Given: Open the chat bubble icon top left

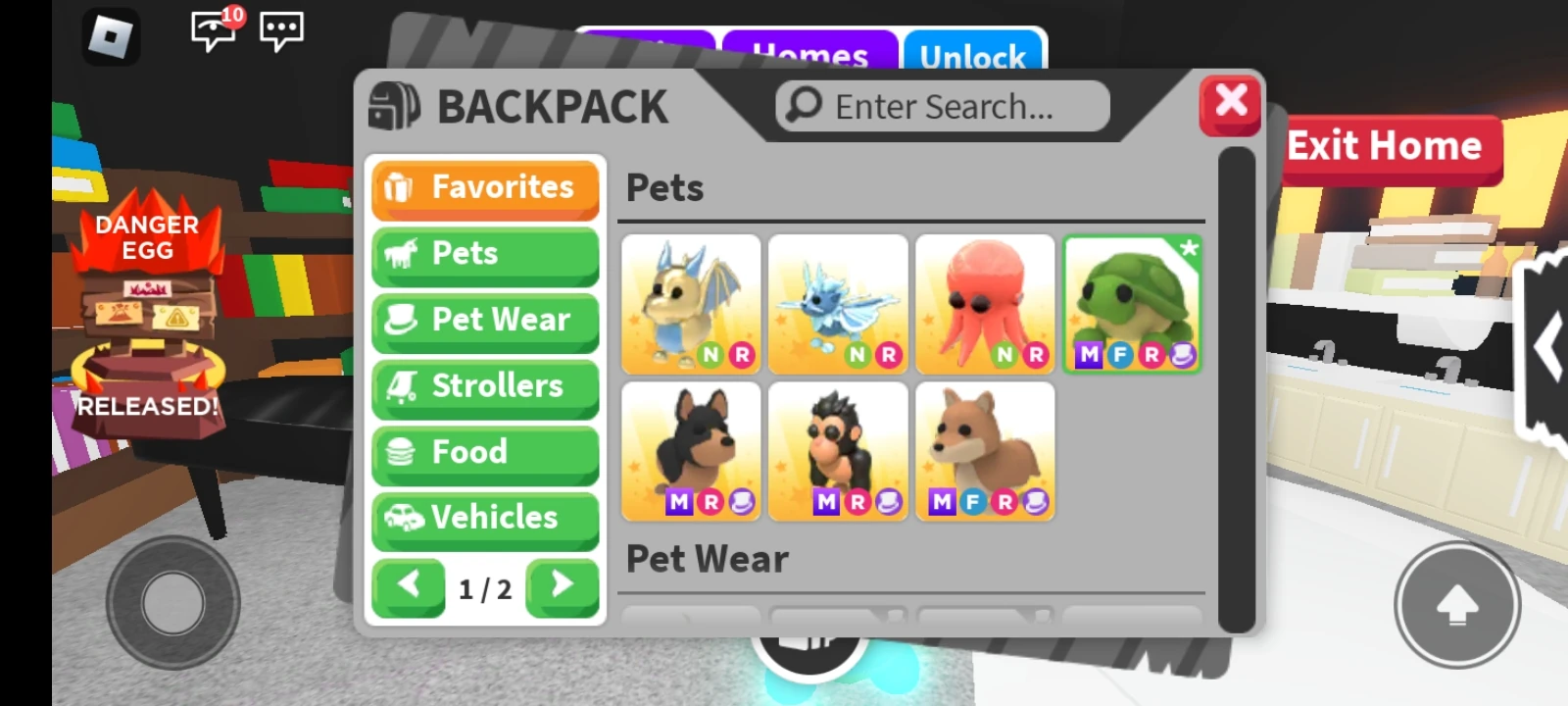Looking at the screenshot, I should point(283,30).
